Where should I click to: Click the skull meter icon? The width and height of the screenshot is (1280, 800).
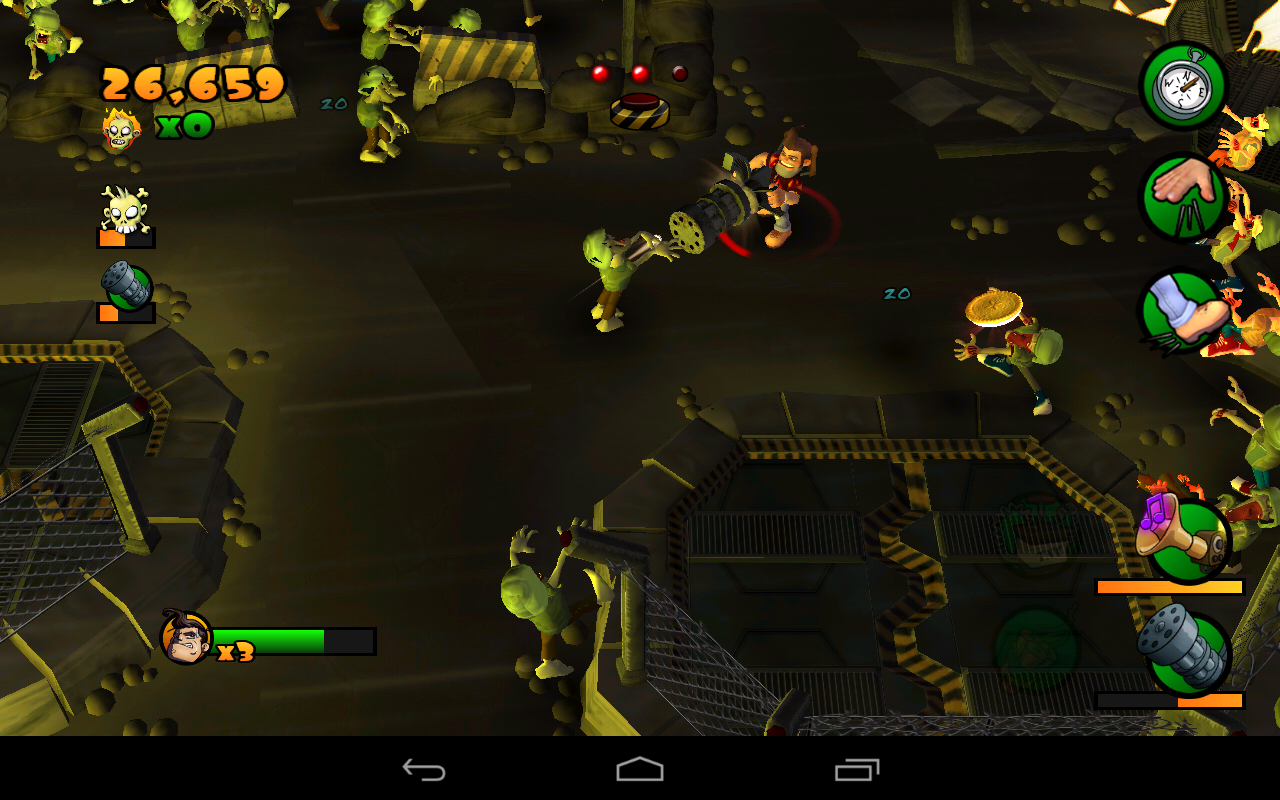(x=123, y=210)
